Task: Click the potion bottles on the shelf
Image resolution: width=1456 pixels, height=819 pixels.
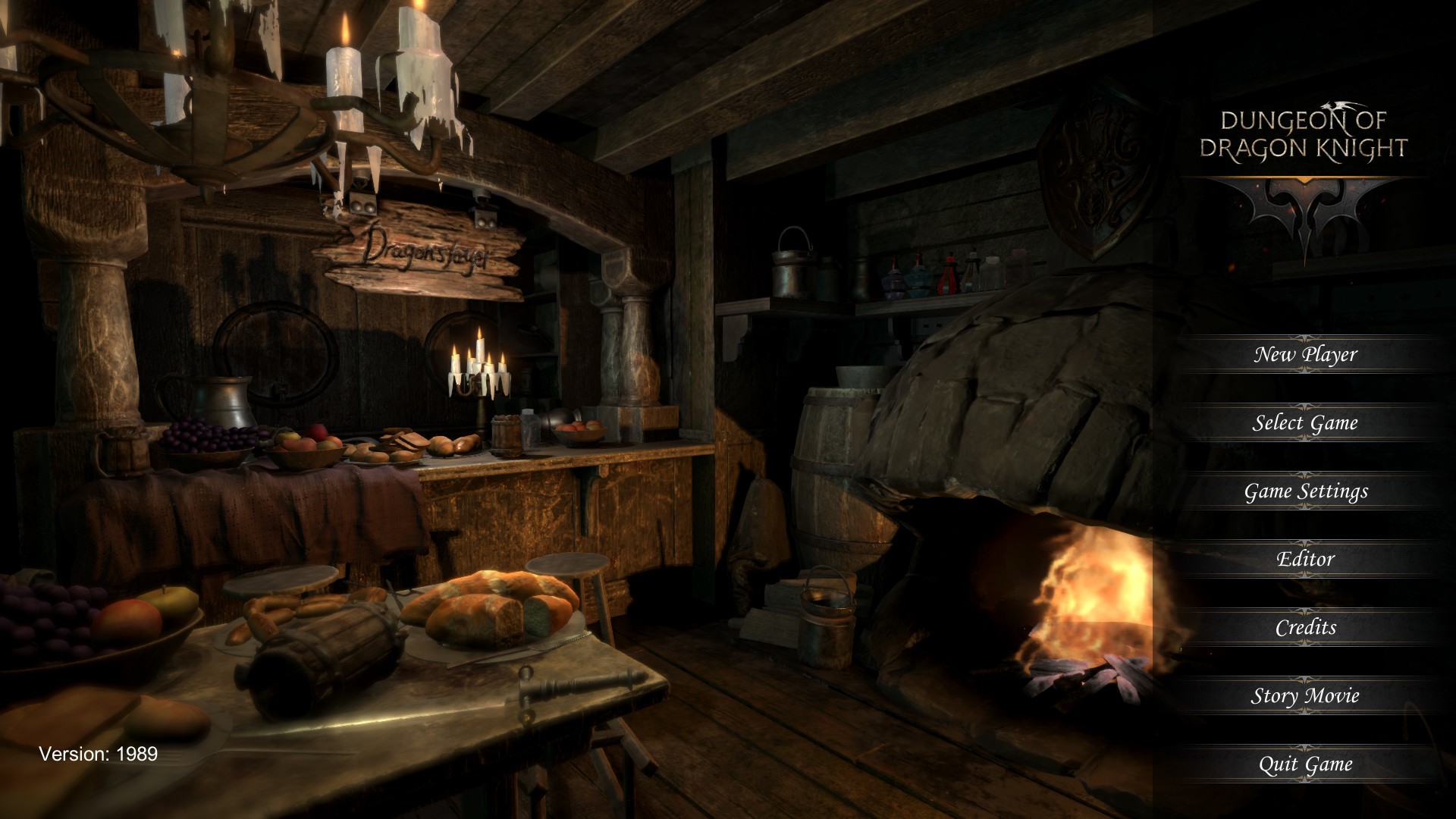Action: (x=944, y=273)
